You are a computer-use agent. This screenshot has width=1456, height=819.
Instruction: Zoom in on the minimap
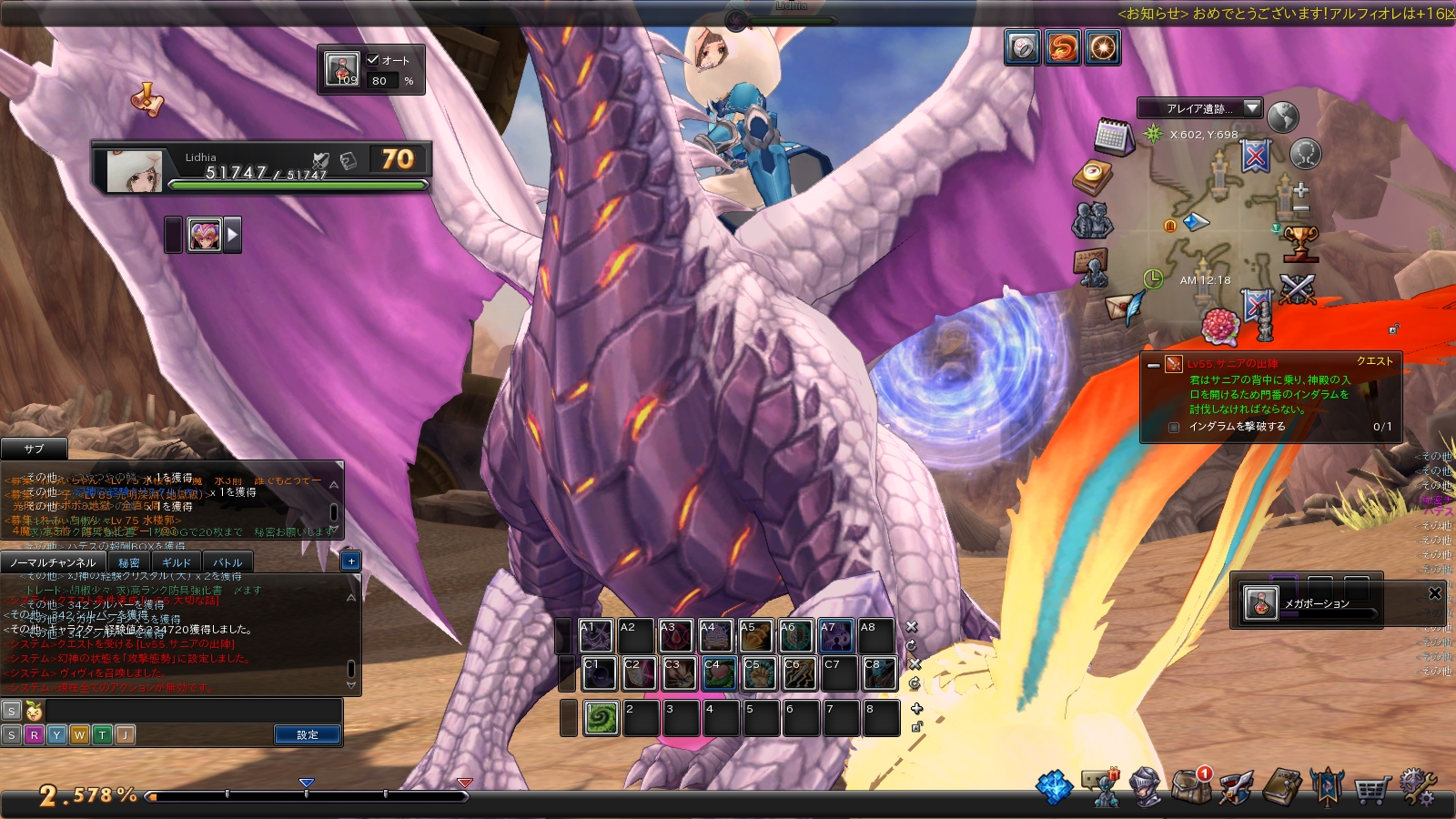pyautogui.click(x=1301, y=190)
